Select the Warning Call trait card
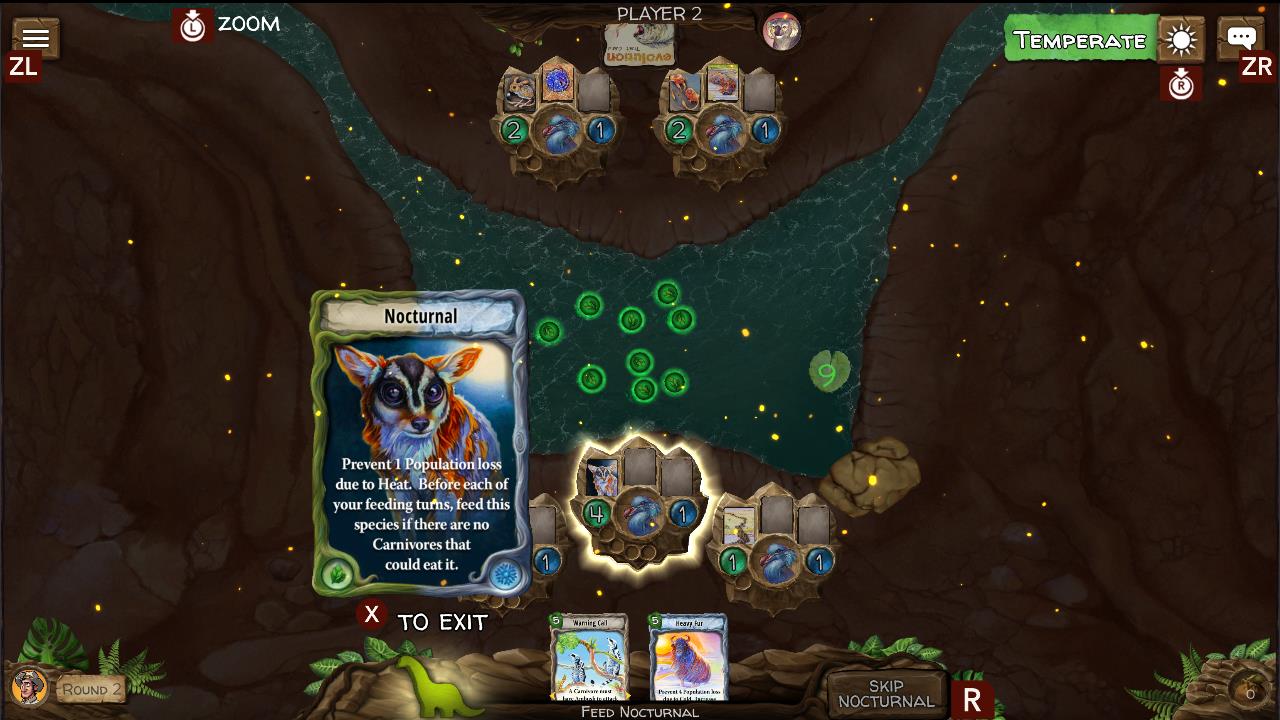1280x720 pixels. pyautogui.click(x=590, y=658)
